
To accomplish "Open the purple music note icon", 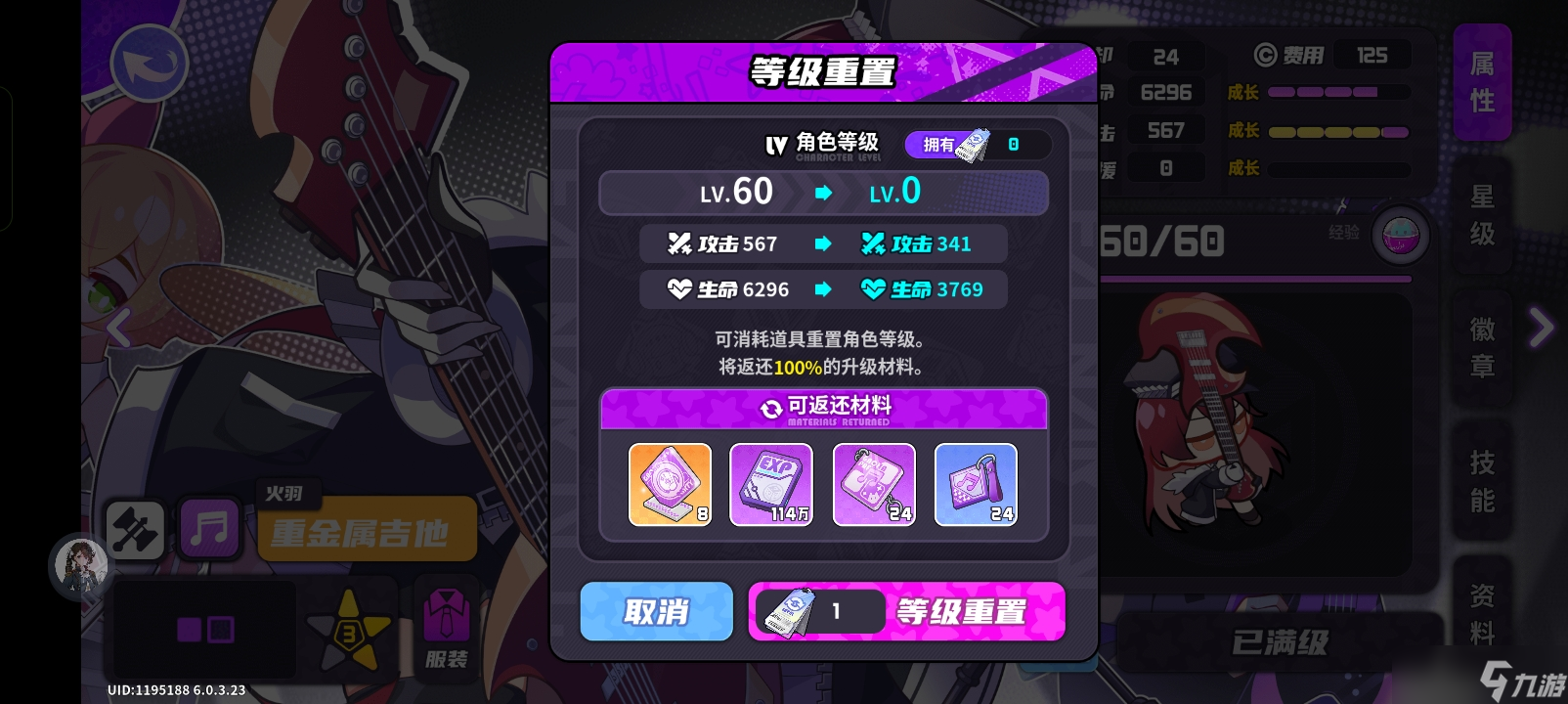I will tap(210, 529).
